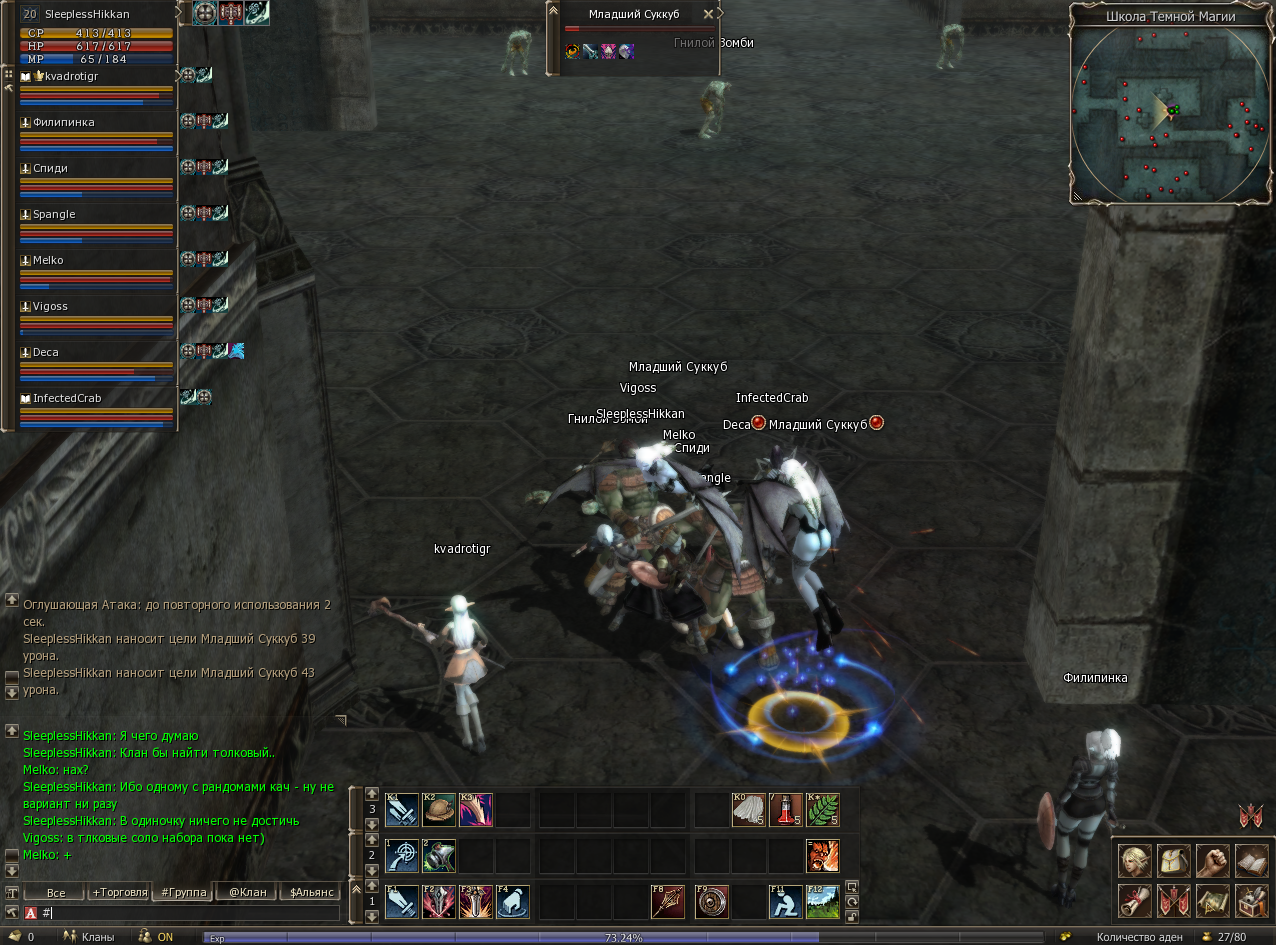The width and height of the screenshot is (1276, 945).
Task: Open the map scroll icon
Action: tap(1212, 900)
